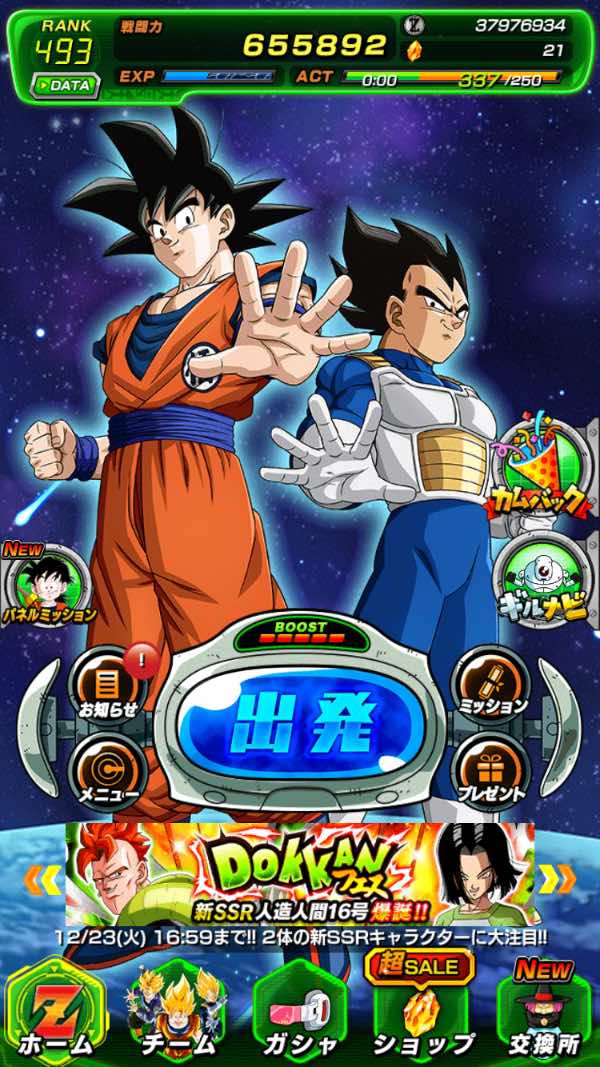Open the 交換所 exchange tab
The image size is (600, 1067).
pyautogui.click(x=542, y=1012)
